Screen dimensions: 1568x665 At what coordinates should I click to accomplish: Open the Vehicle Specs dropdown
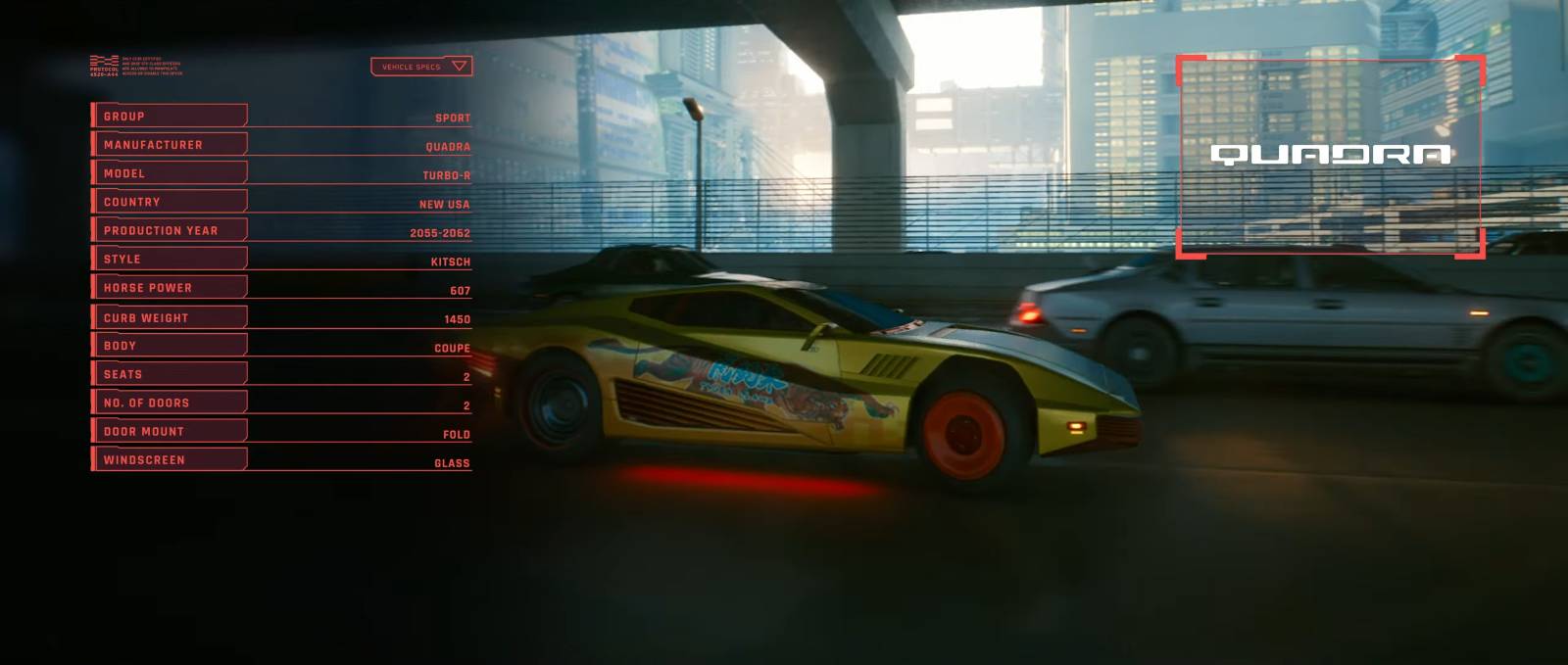point(421,67)
